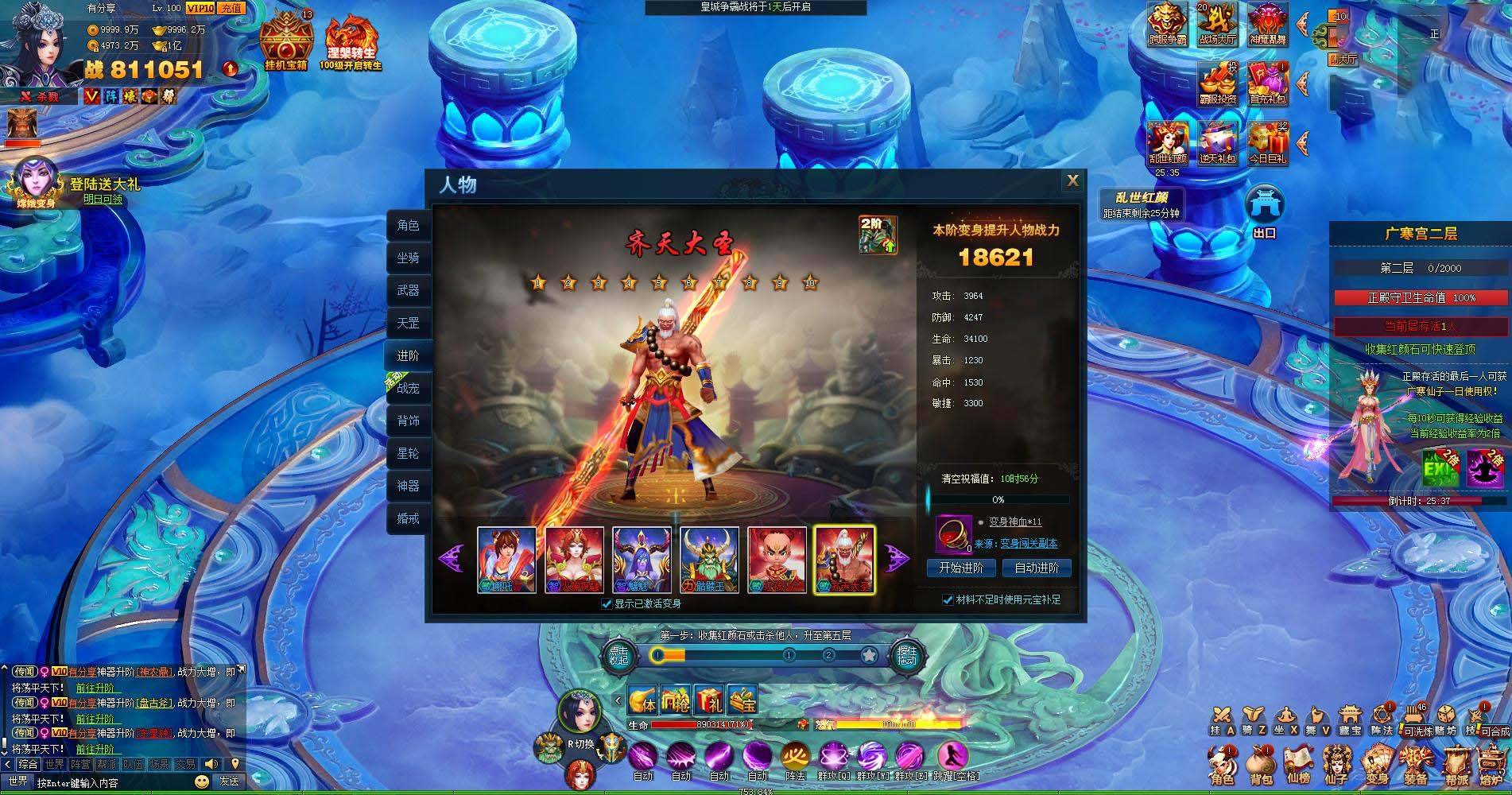1512x795 pixels.
Task: Follow the 变身闯关副本 source link
Action: coord(1028,544)
